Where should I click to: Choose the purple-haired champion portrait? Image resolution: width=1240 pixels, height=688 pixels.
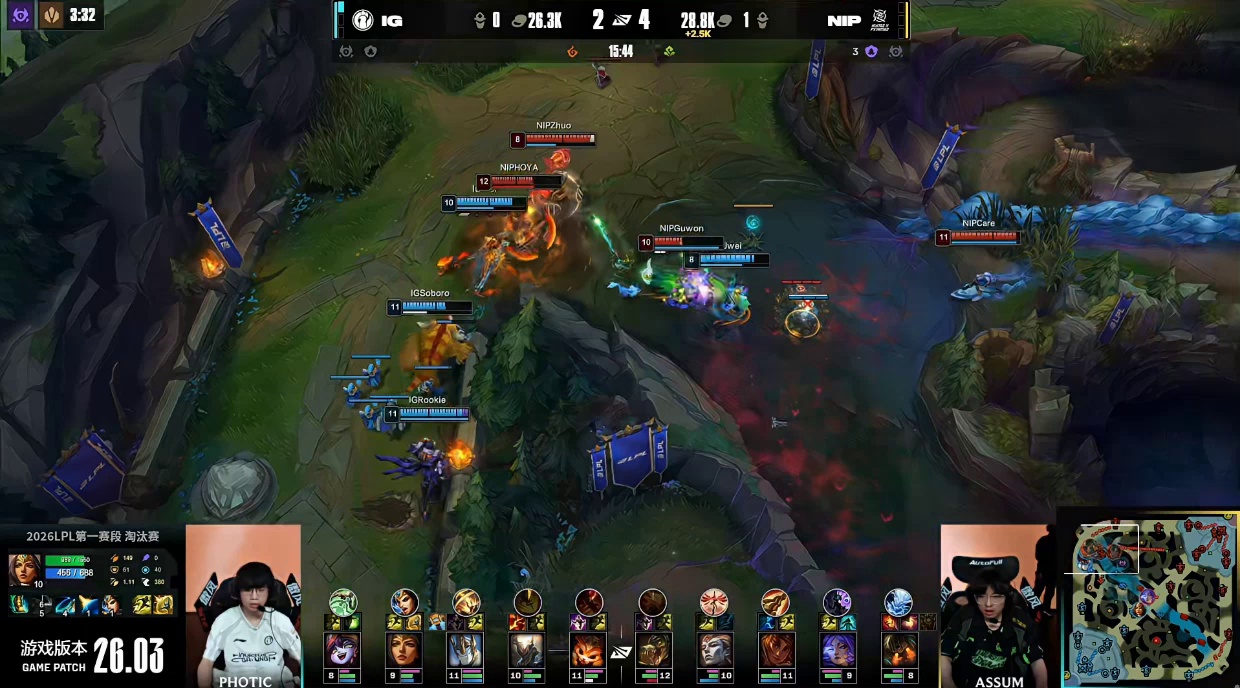click(x=836, y=650)
